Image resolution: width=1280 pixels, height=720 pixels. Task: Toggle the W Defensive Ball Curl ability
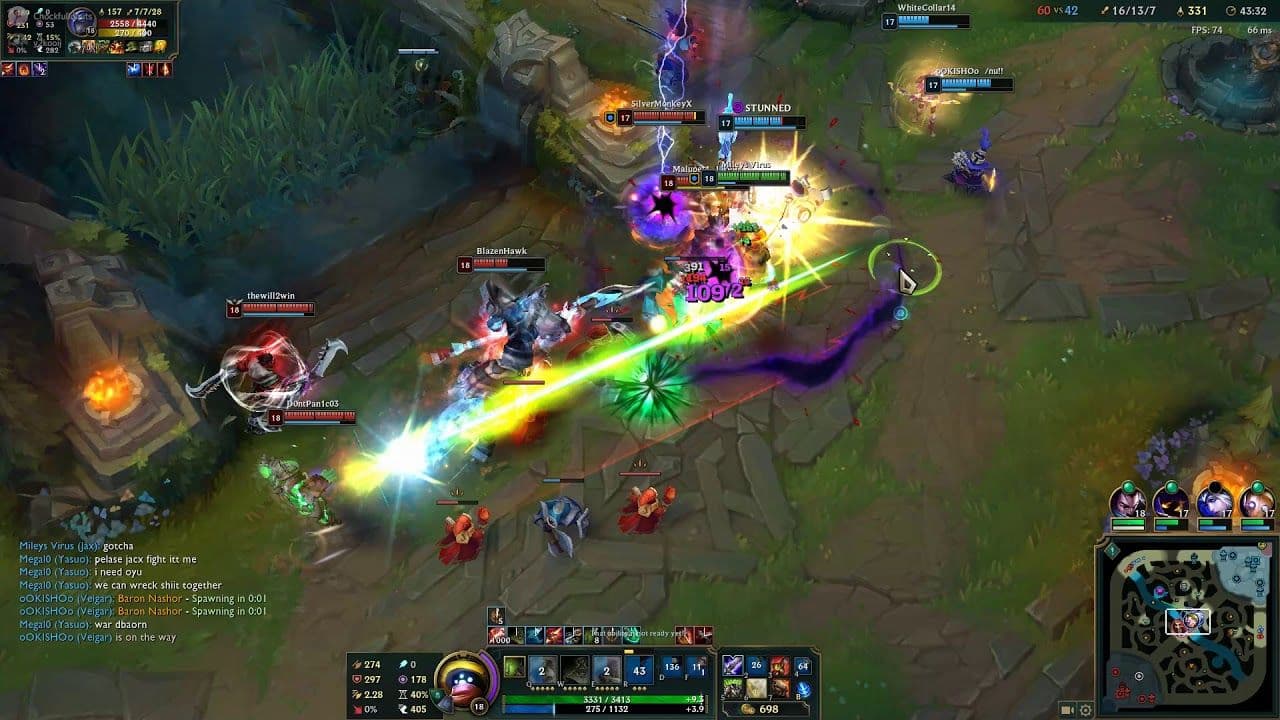click(x=575, y=667)
